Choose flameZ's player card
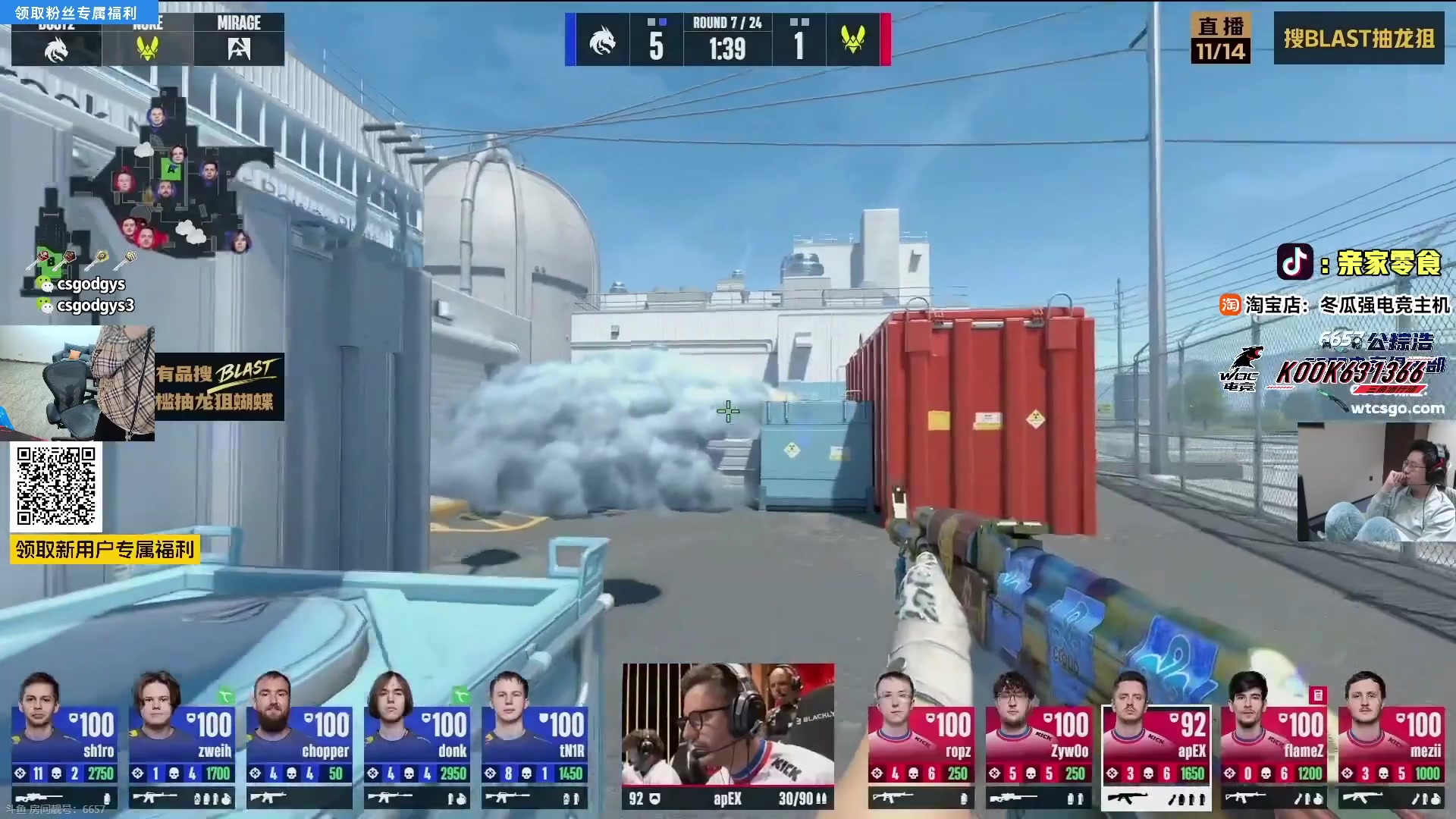Screen dimensions: 1456x819 [x=1274, y=739]
